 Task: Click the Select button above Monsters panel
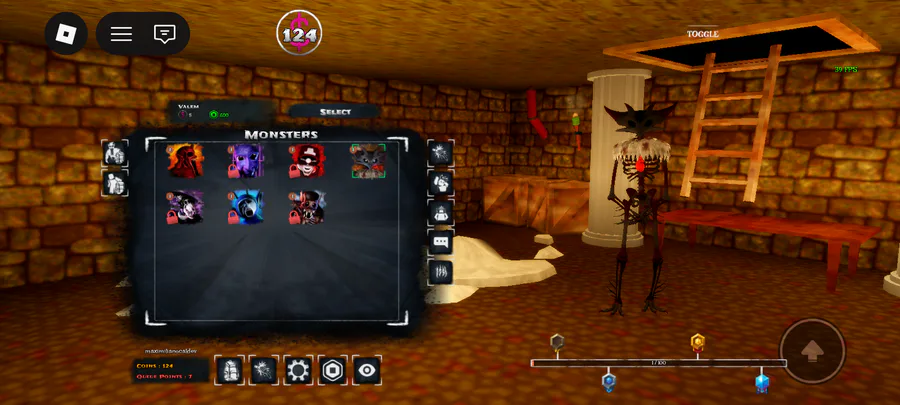coord(335,111)
